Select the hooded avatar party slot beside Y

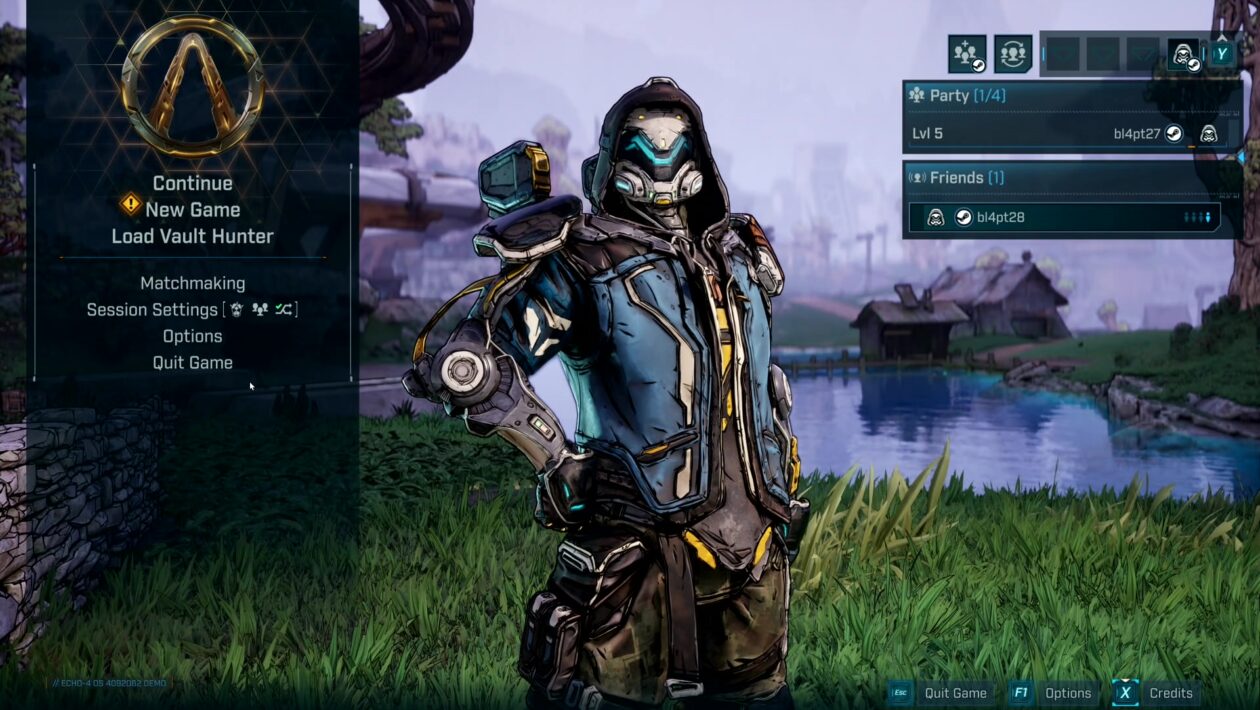[x=1184, y=54]
